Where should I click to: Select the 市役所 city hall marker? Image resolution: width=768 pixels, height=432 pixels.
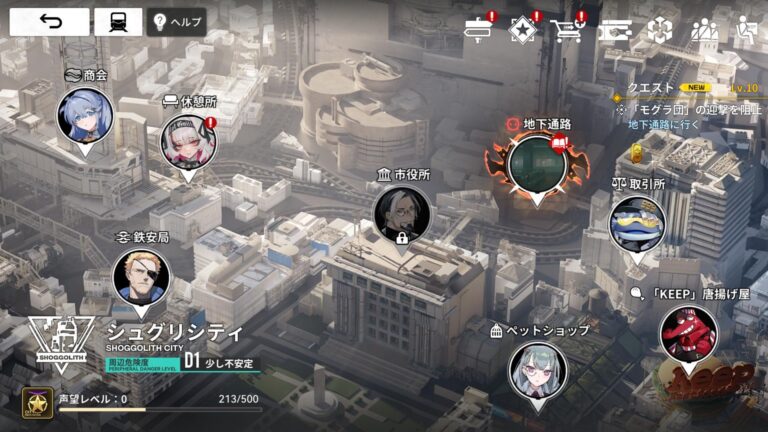tap(402, 213)
